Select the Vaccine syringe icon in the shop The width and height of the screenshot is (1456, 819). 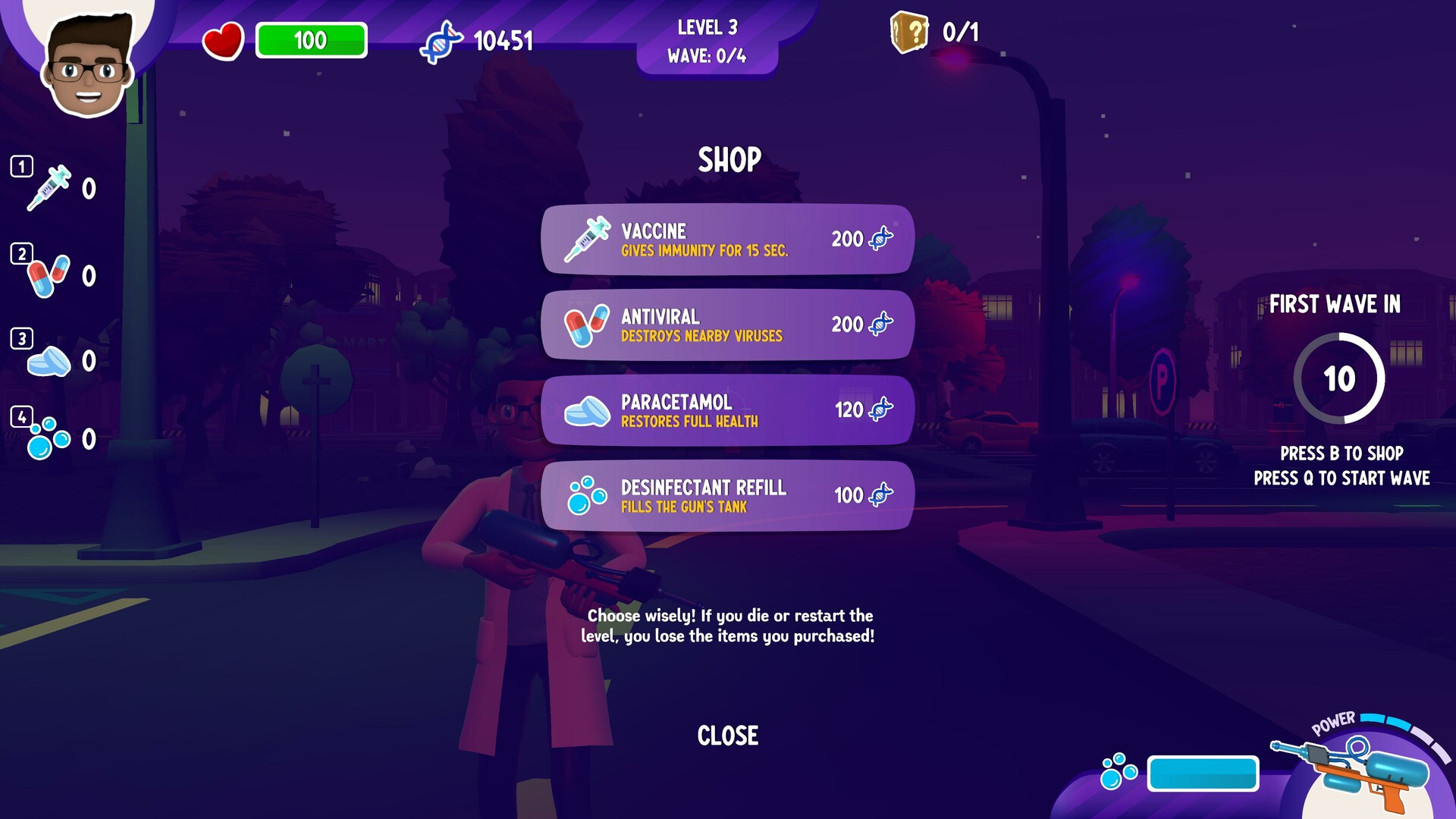point(588,241)
